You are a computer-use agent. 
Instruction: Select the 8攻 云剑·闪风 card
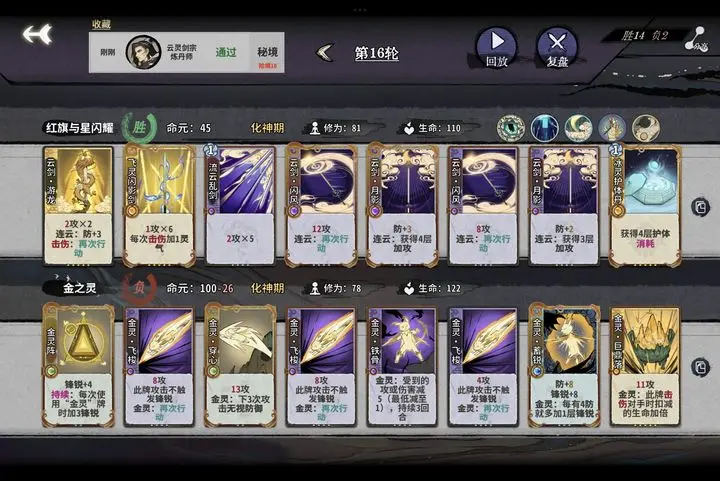click(483, 205)
